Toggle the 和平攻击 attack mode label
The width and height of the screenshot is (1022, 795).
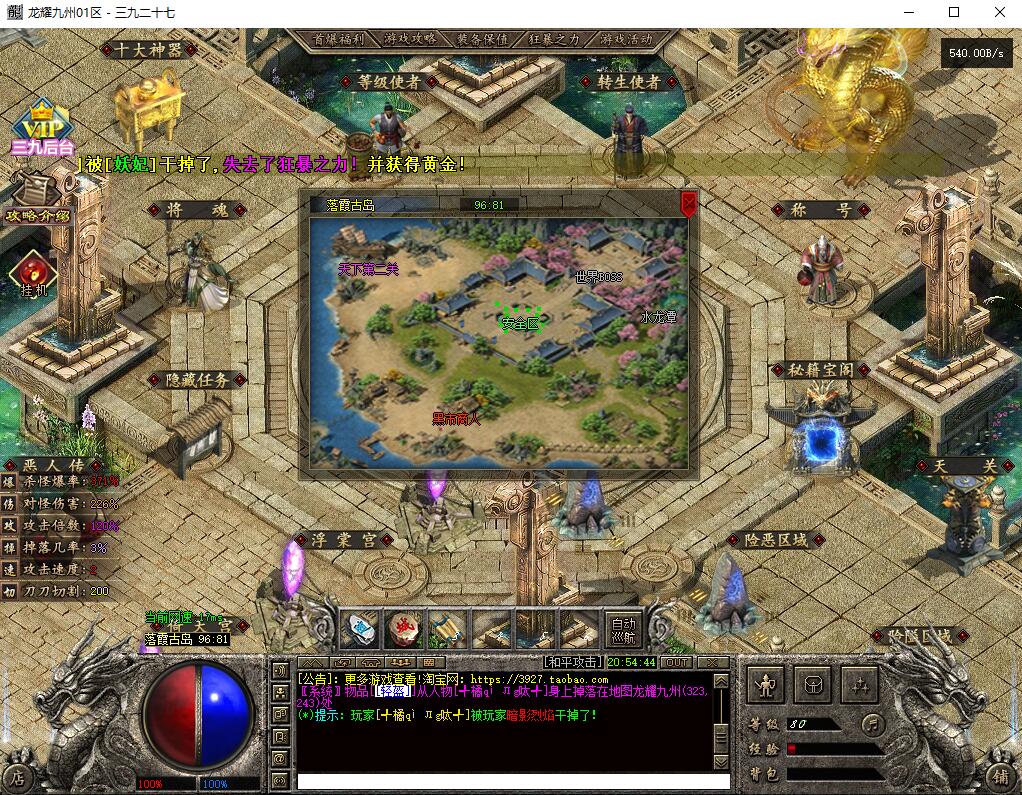point(573,662)
